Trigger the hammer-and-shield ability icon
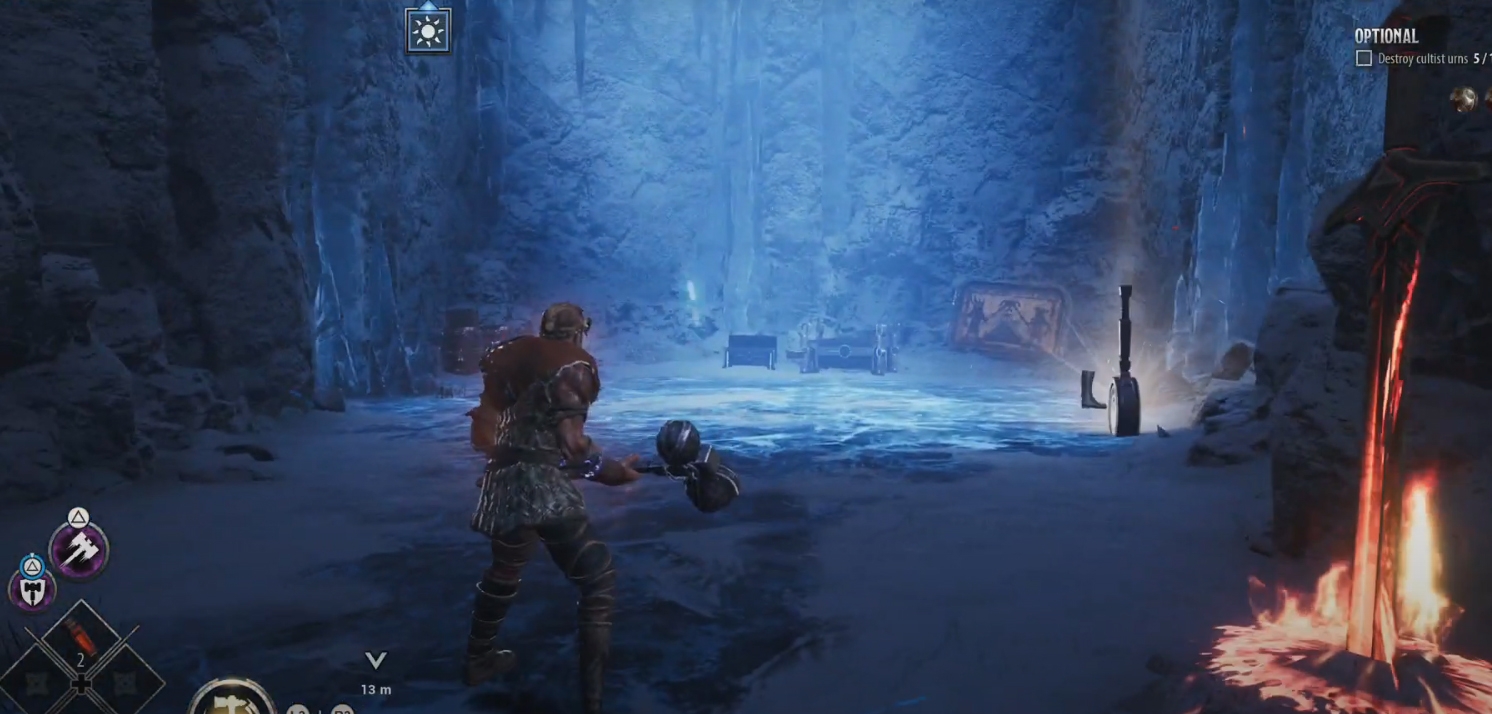The width and height of the screenshot is (1492, 714). pos(32,588)
